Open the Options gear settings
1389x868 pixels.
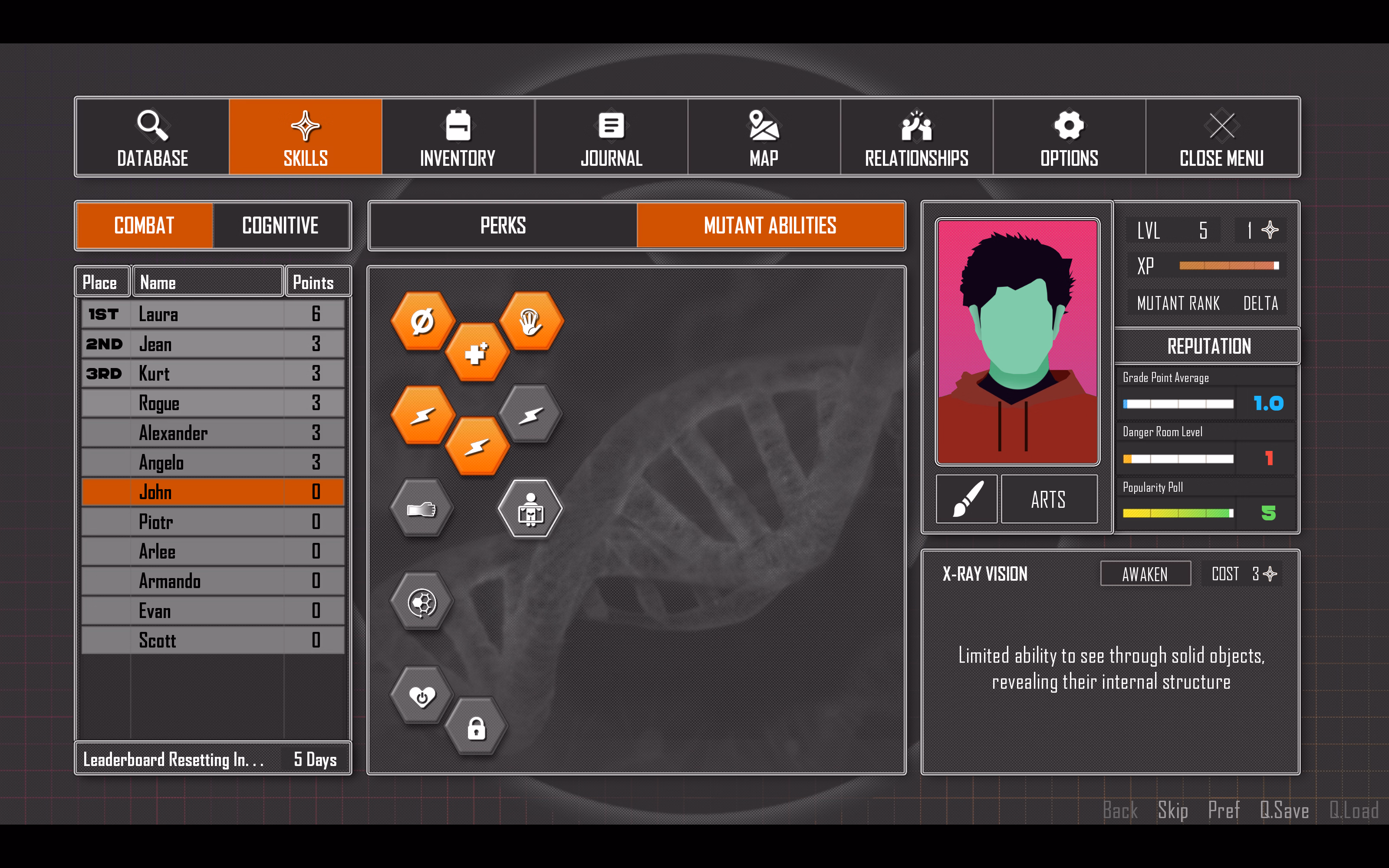(x=1069, y=137)
